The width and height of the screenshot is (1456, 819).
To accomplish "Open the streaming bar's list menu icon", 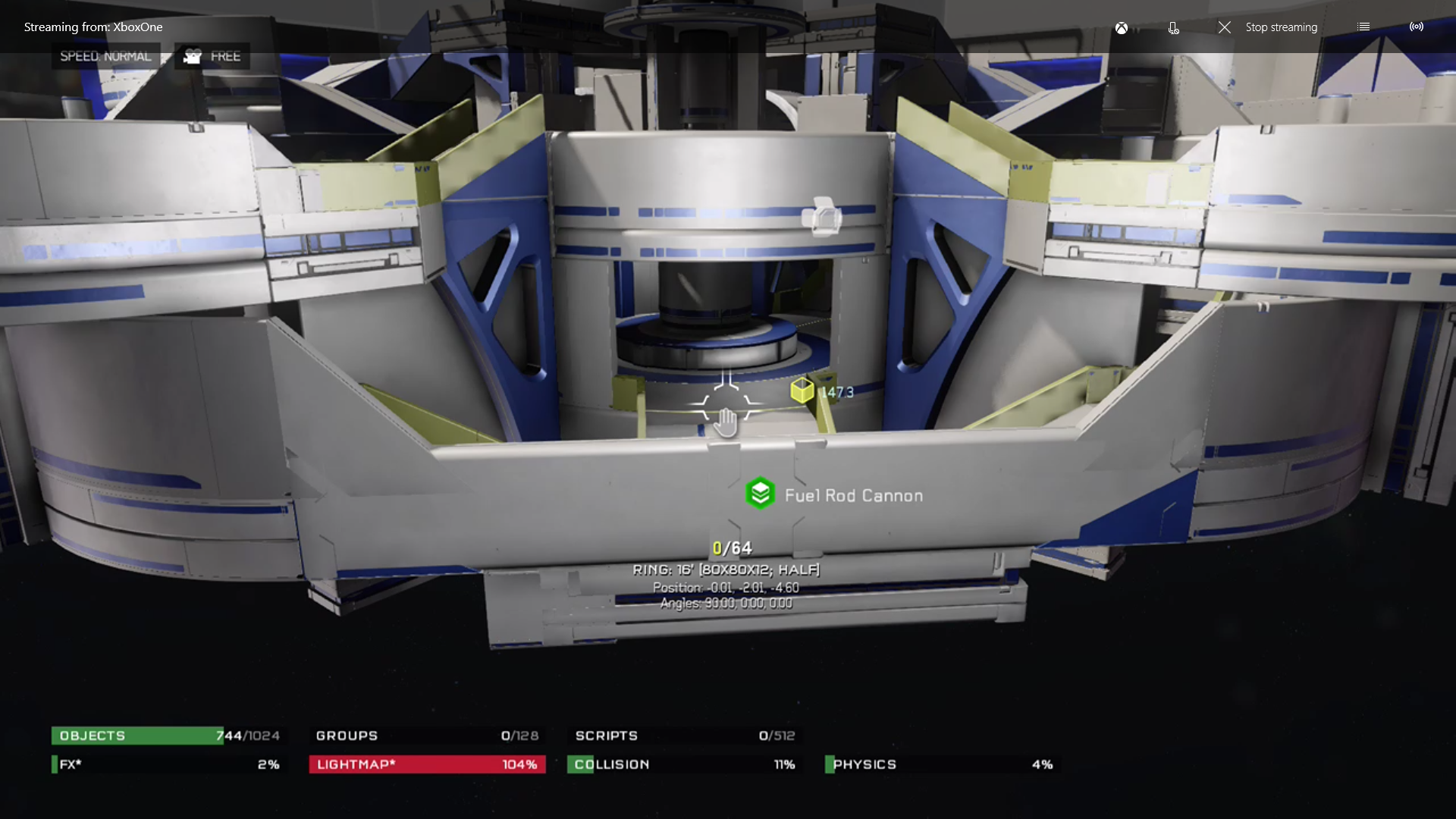I will [1363, 27].
